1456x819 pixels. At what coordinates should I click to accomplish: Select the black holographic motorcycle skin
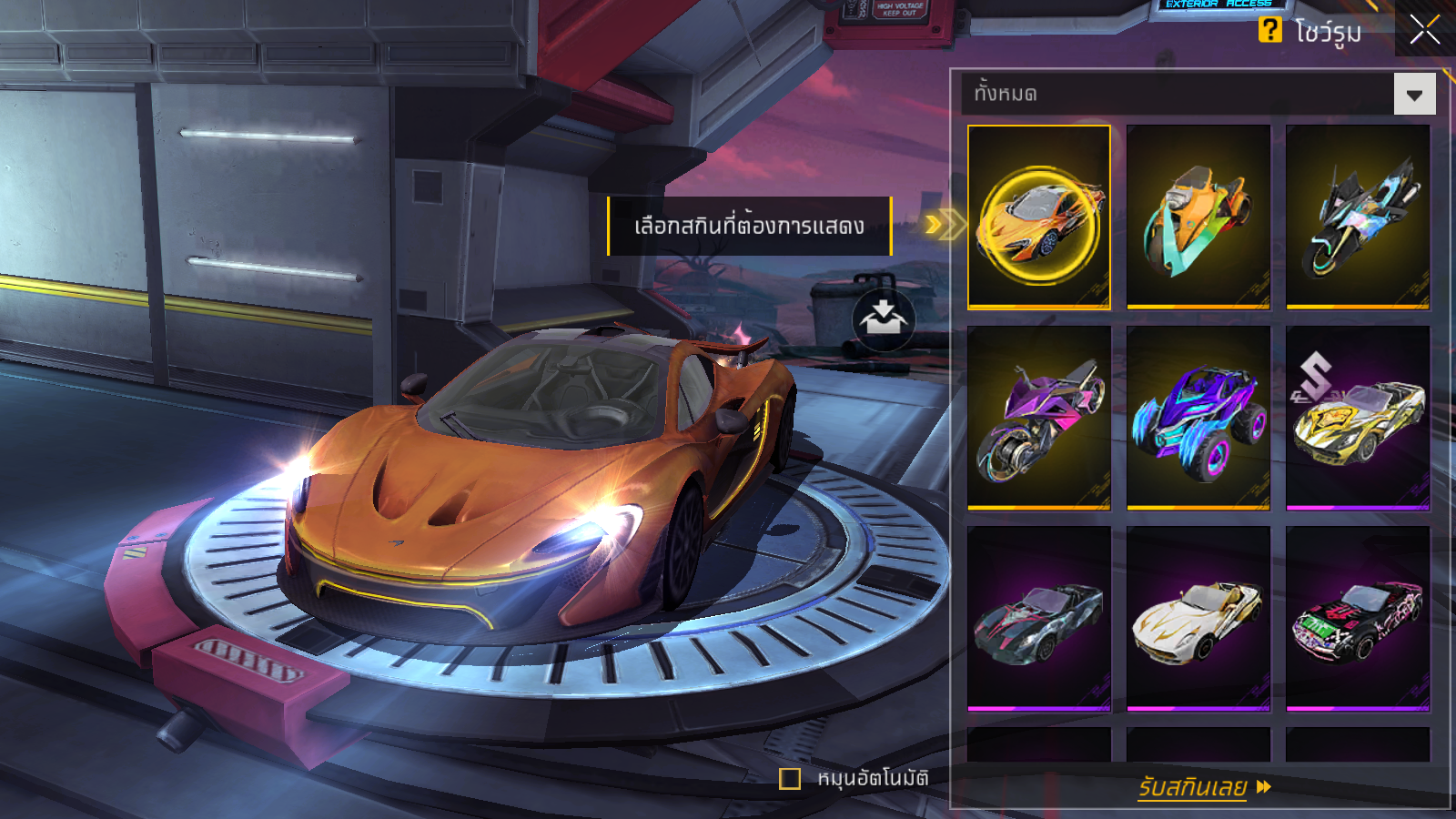[x=1357, y=217]
